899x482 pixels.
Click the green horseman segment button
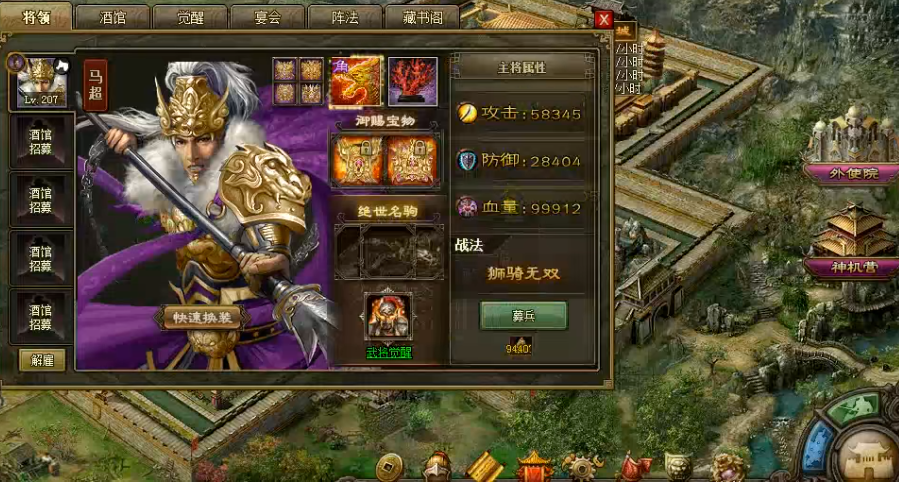(852, 408)
